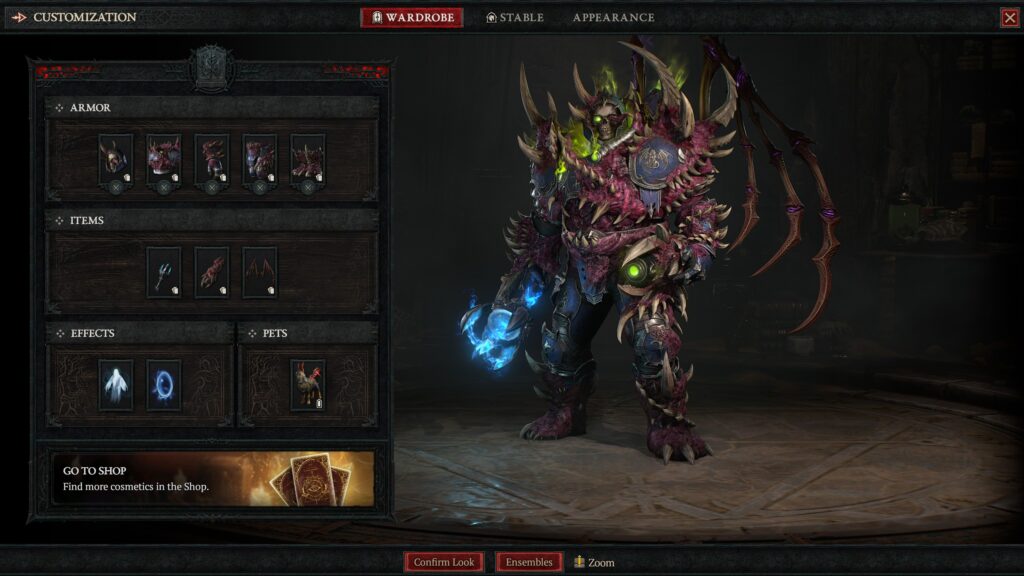Open the pet cosmetic slot

[307, 385]
